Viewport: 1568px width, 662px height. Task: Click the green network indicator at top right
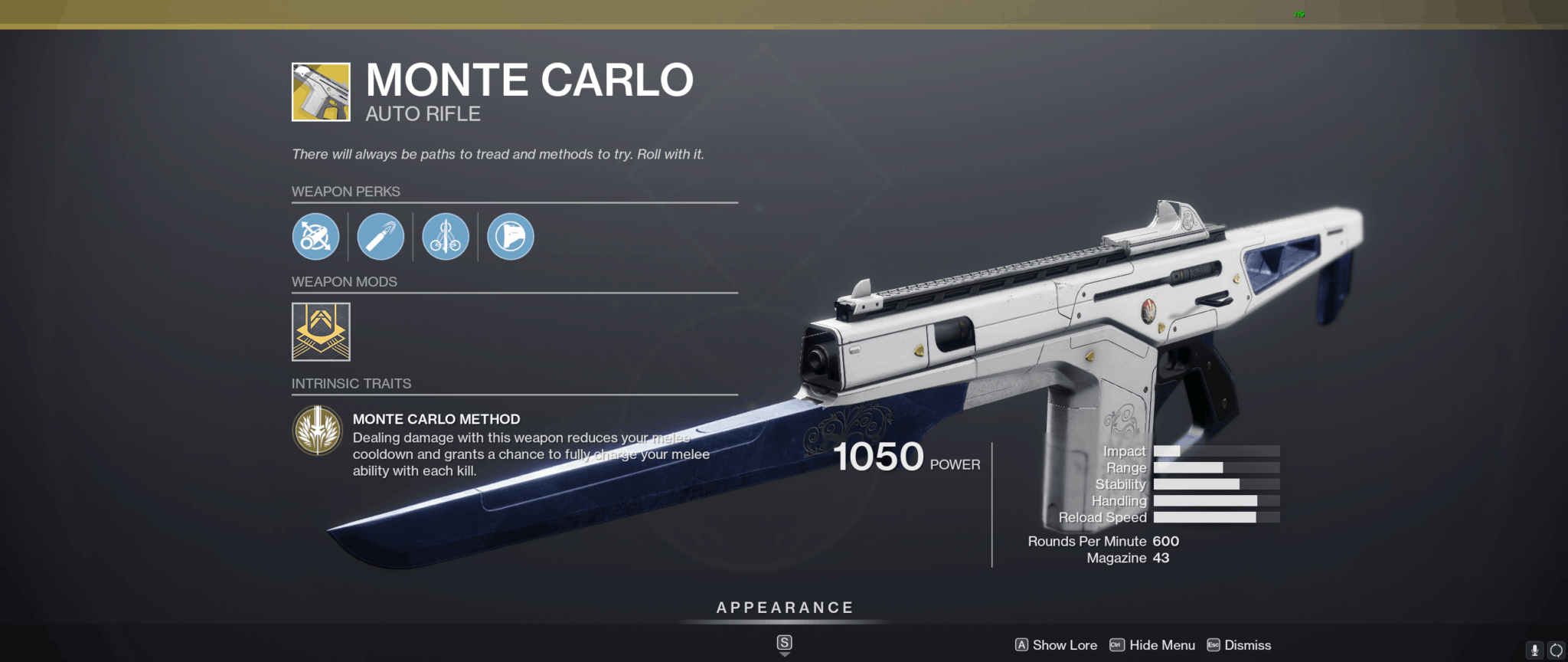coord(1299,13)
